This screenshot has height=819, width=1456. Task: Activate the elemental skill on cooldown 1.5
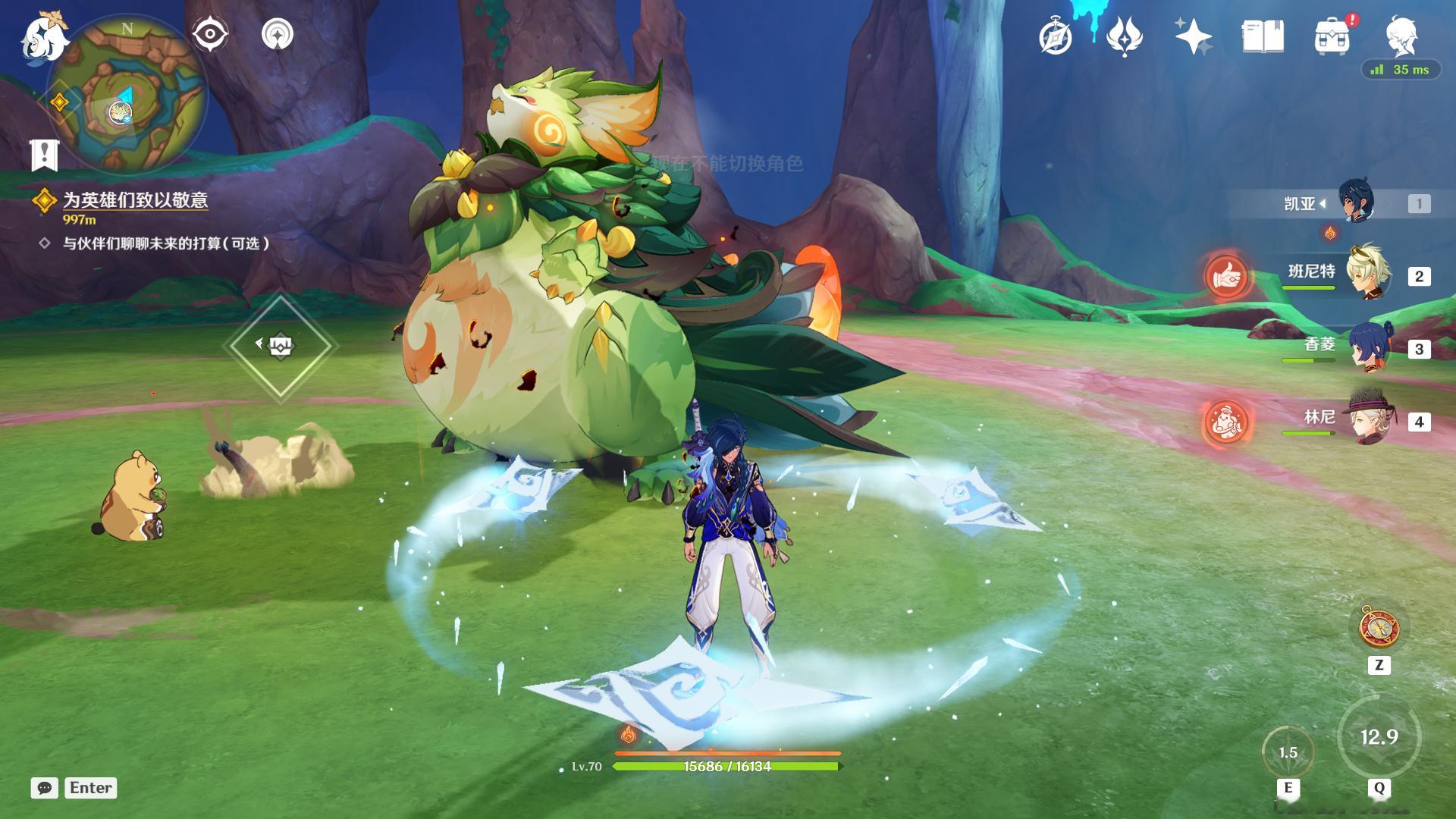tap(1288, 752)
